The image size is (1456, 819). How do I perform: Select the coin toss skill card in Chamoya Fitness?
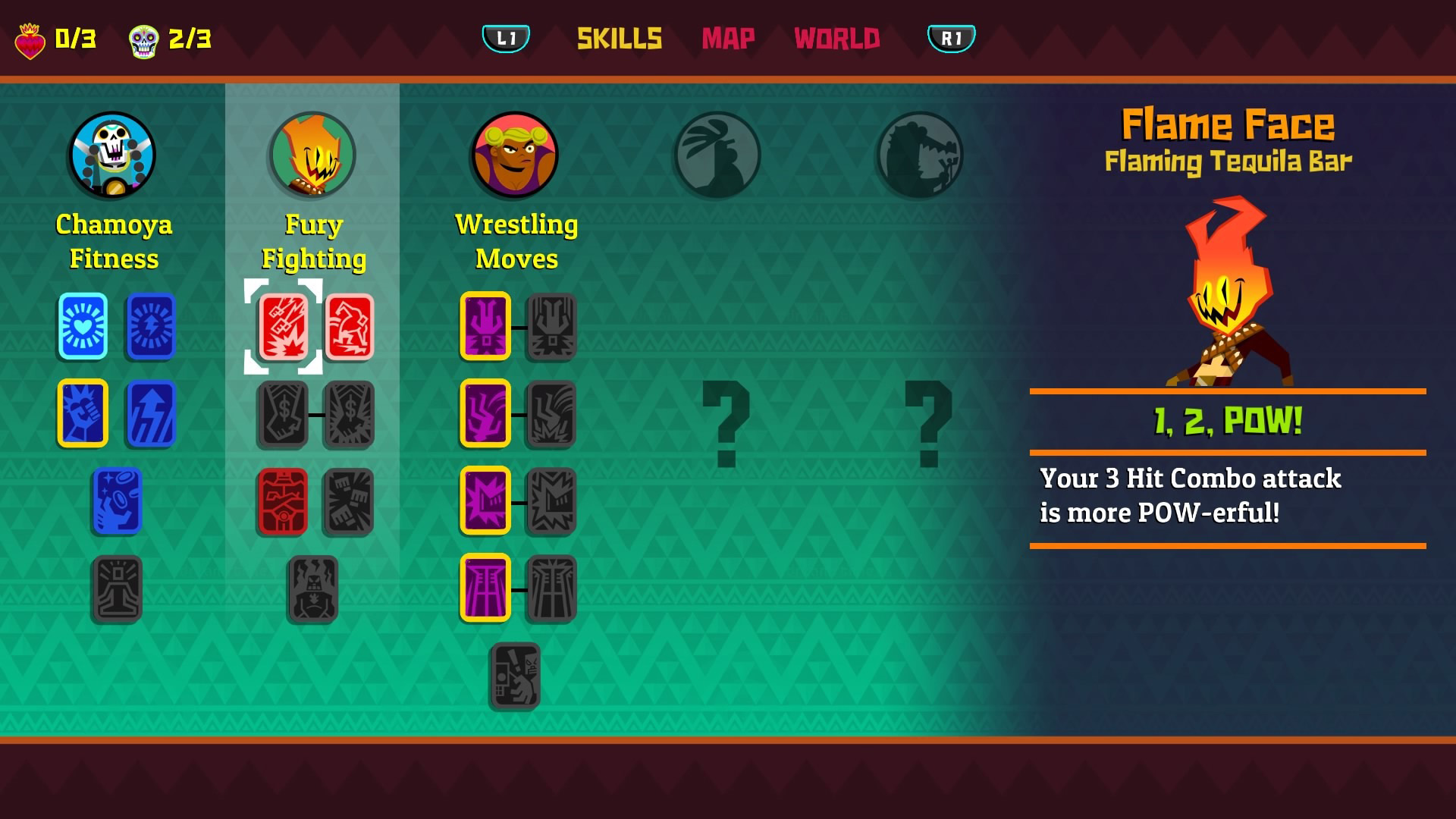point(116,502)
